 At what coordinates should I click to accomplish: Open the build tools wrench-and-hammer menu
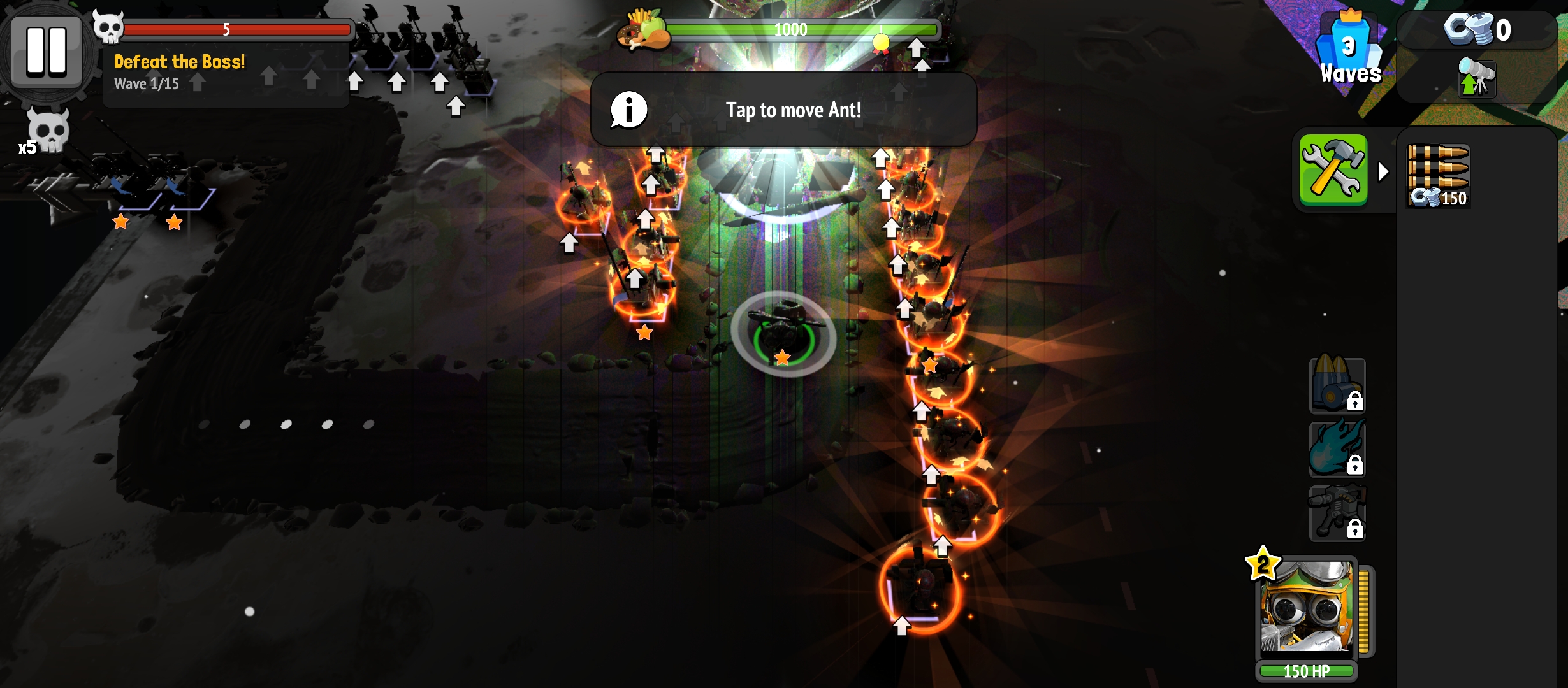point(1333,170)
